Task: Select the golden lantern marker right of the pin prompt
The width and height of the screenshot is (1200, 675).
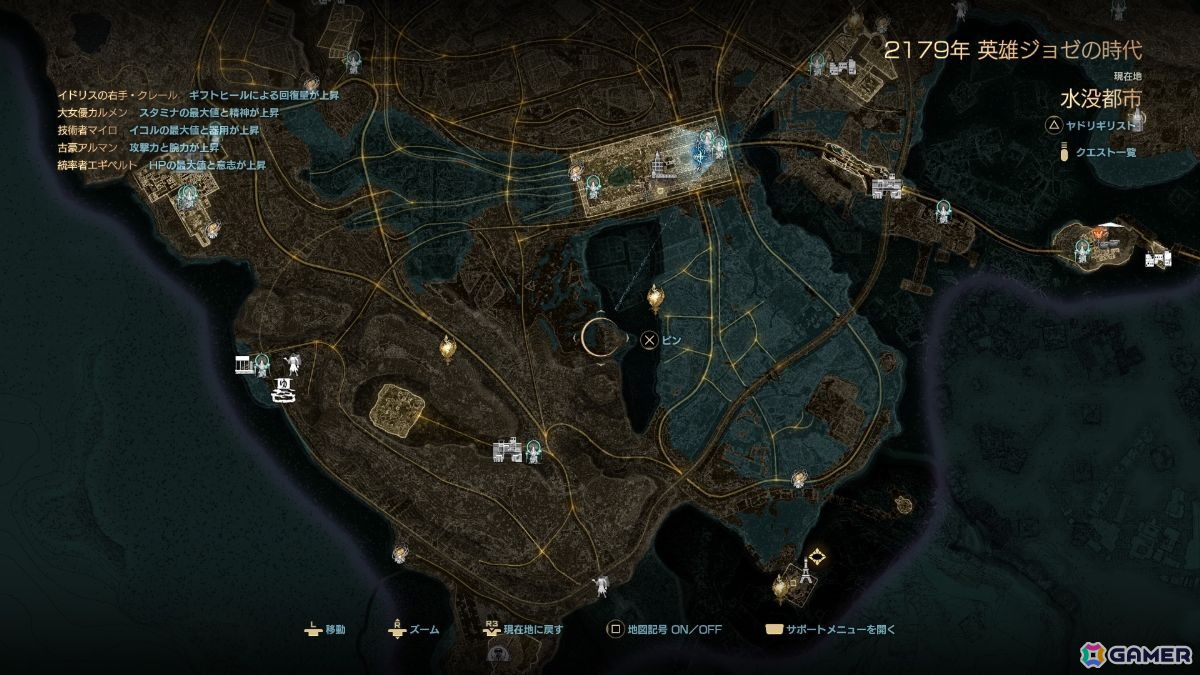Action: (x=656, y=297)
